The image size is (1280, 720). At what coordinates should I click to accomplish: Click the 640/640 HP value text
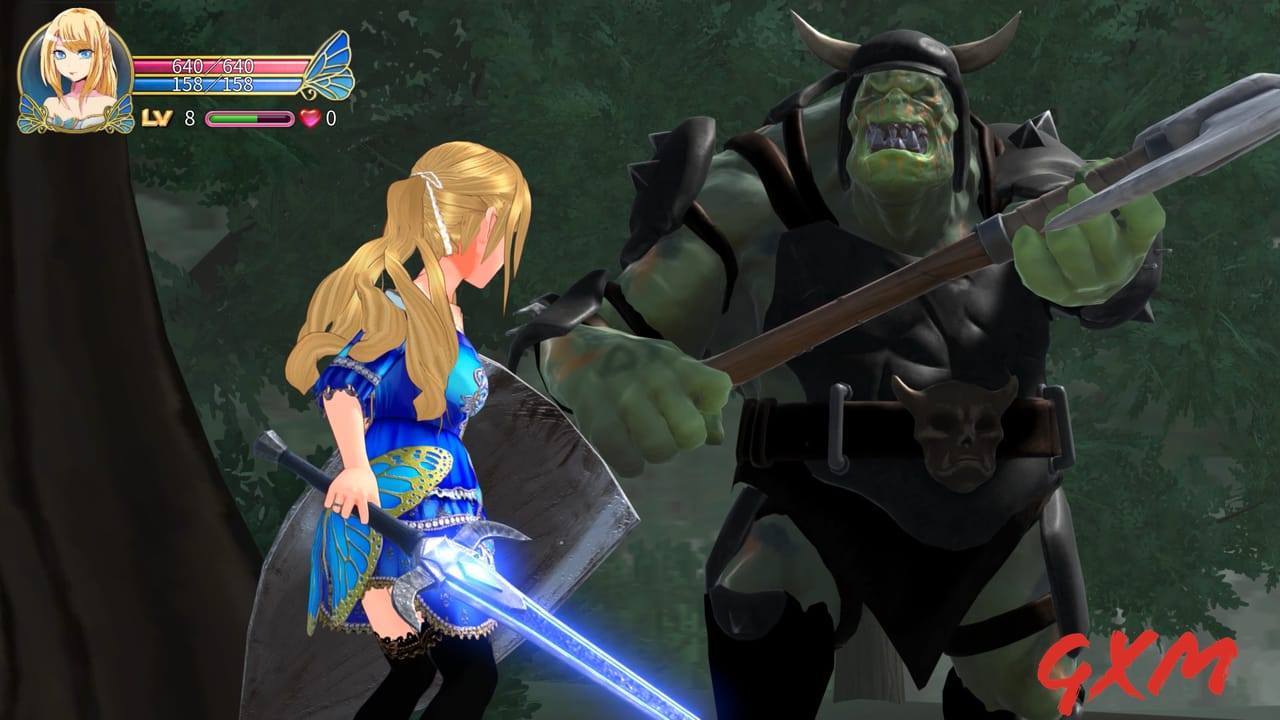point(214,65)
